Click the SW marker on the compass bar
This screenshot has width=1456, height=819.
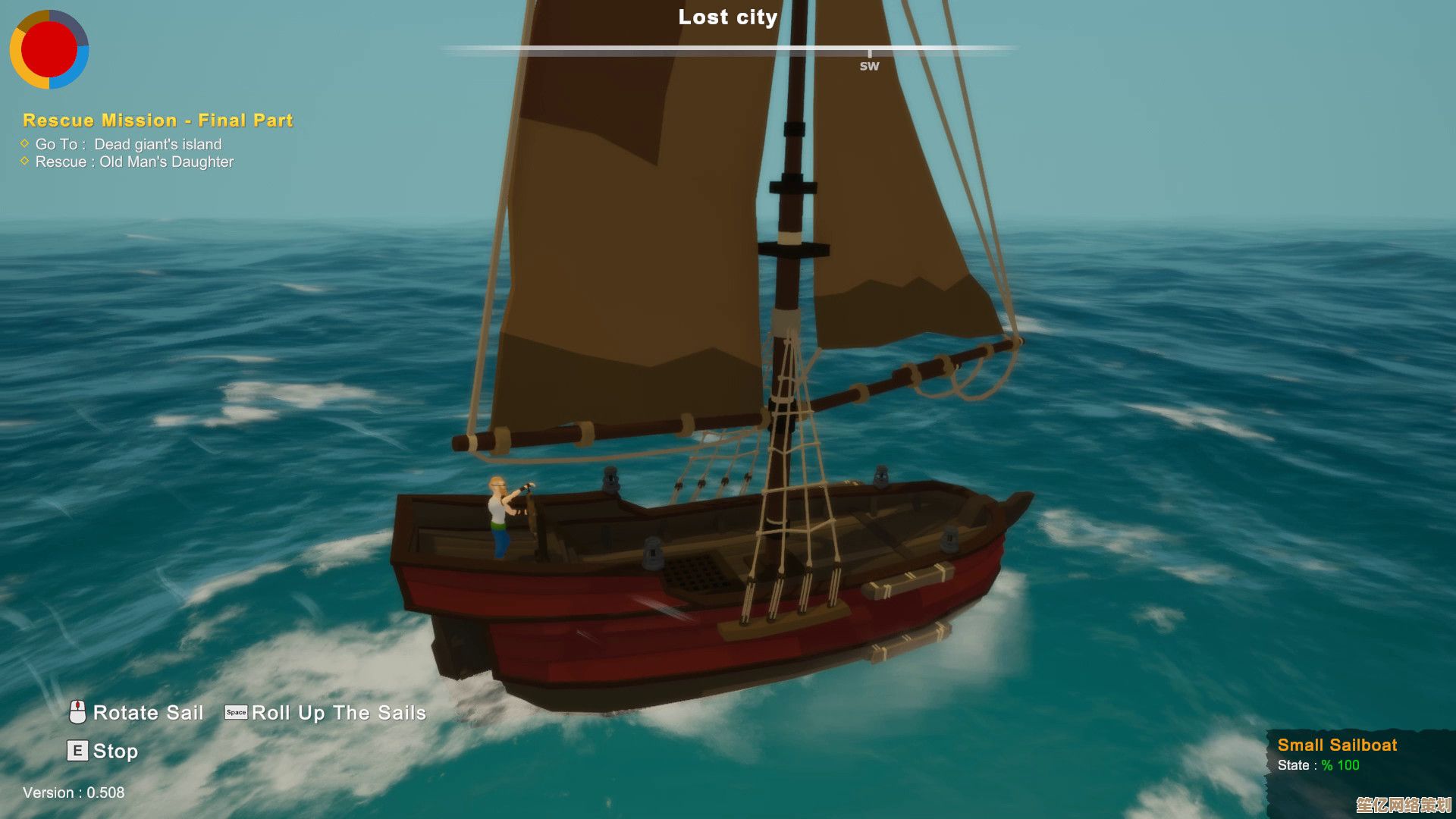point(869,64)
